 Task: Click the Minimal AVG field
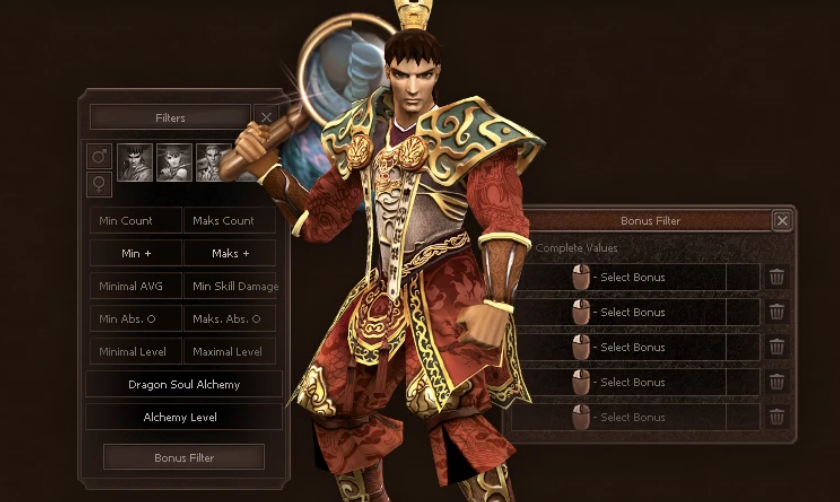click(x=136, y=287)
